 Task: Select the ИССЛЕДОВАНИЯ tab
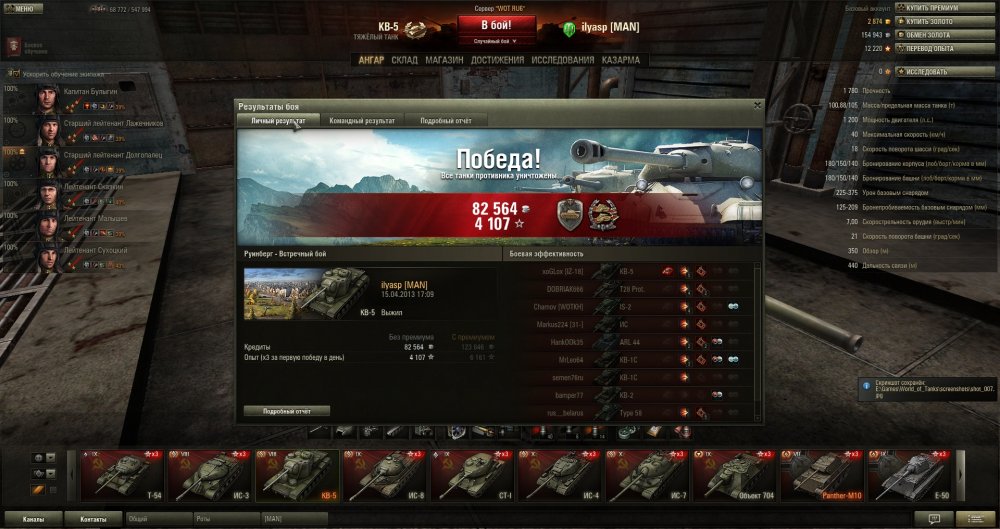pos(563,60)
